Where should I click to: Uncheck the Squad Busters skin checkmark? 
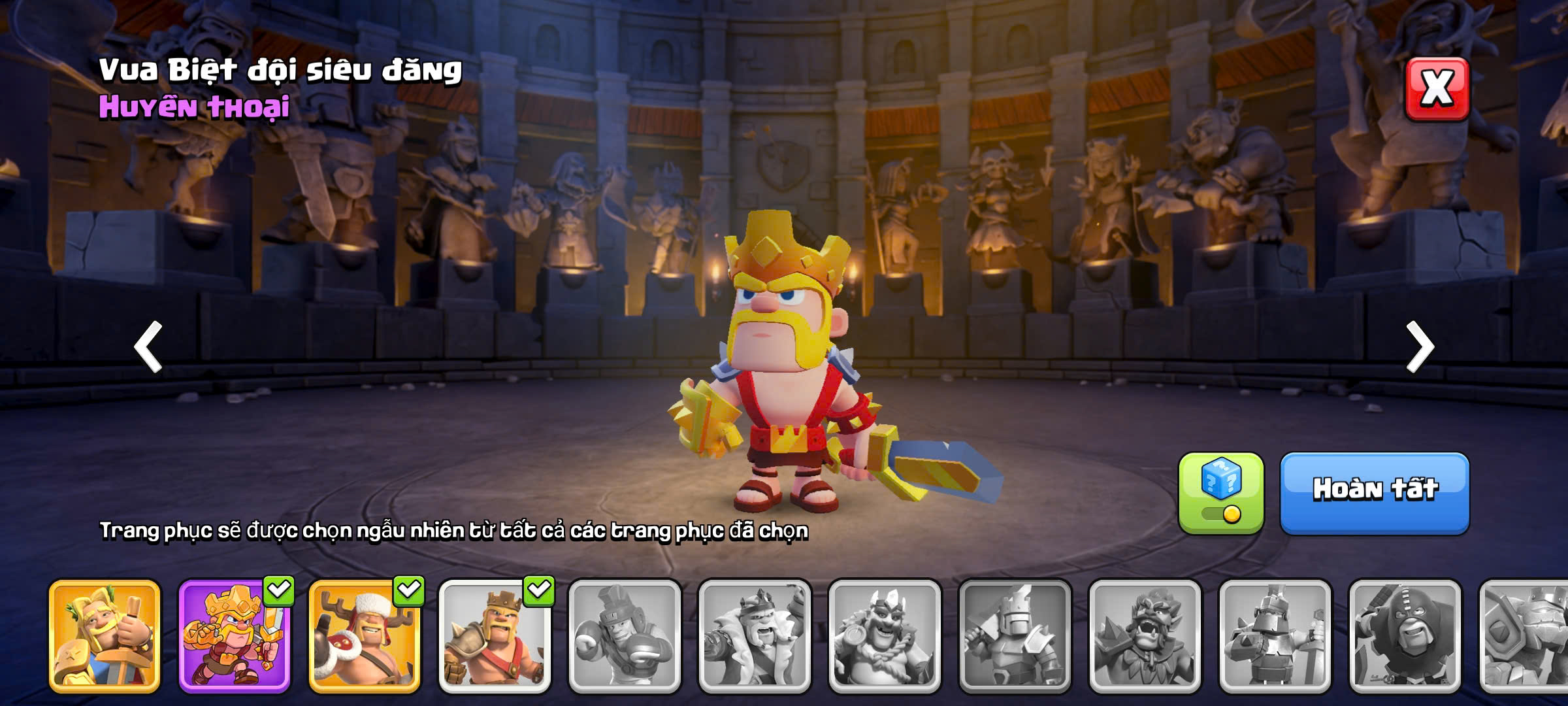[x=279, y=590]
